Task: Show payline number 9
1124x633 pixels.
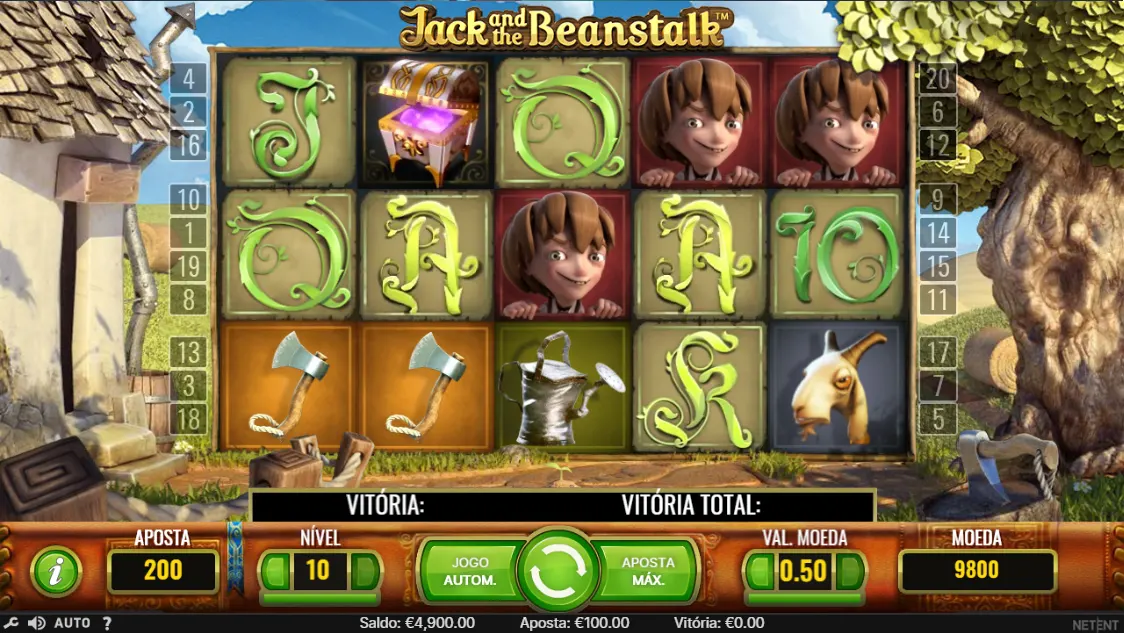Action: click(938, 199)
